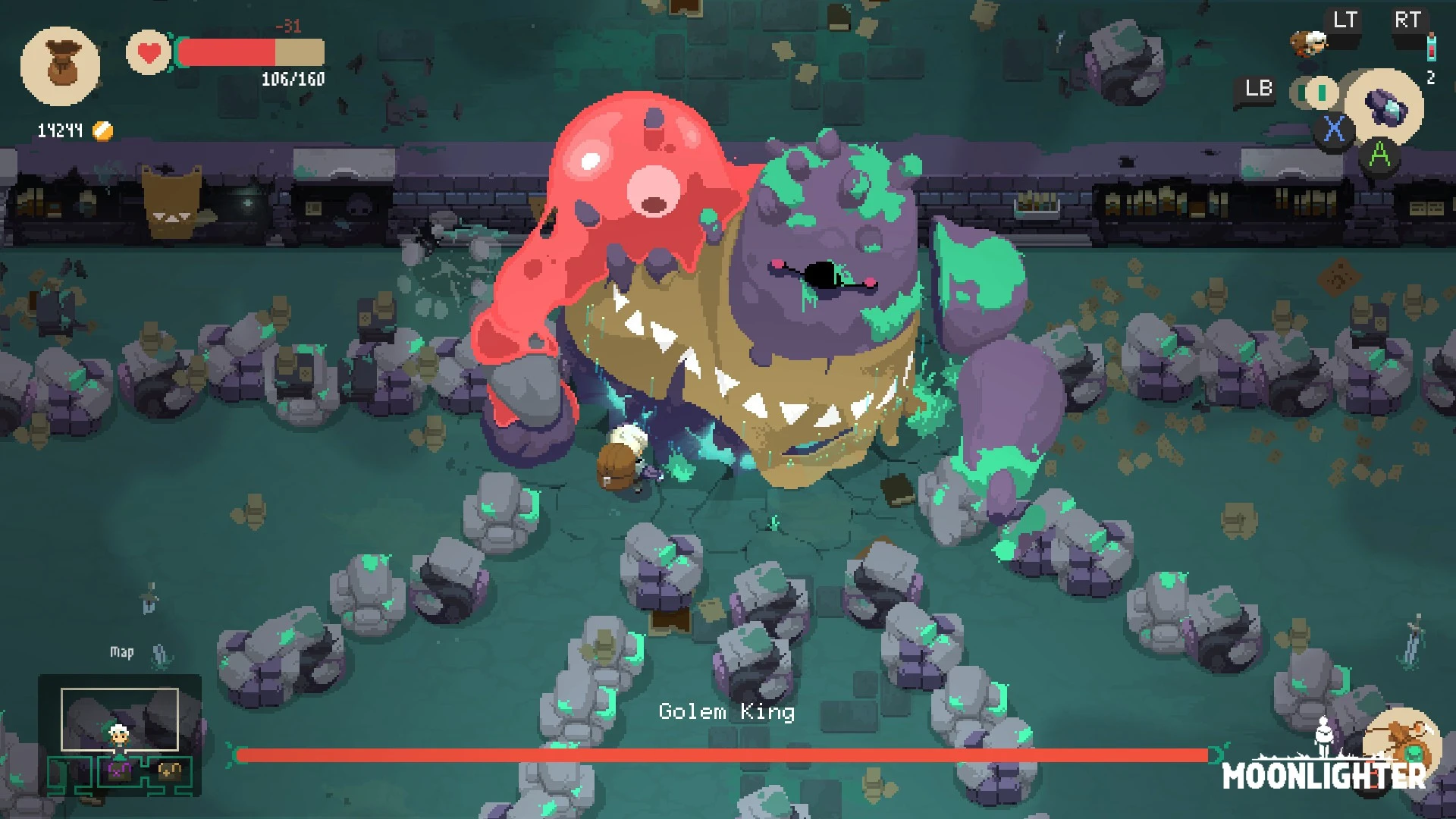Open the bag inventory icon

60,66
